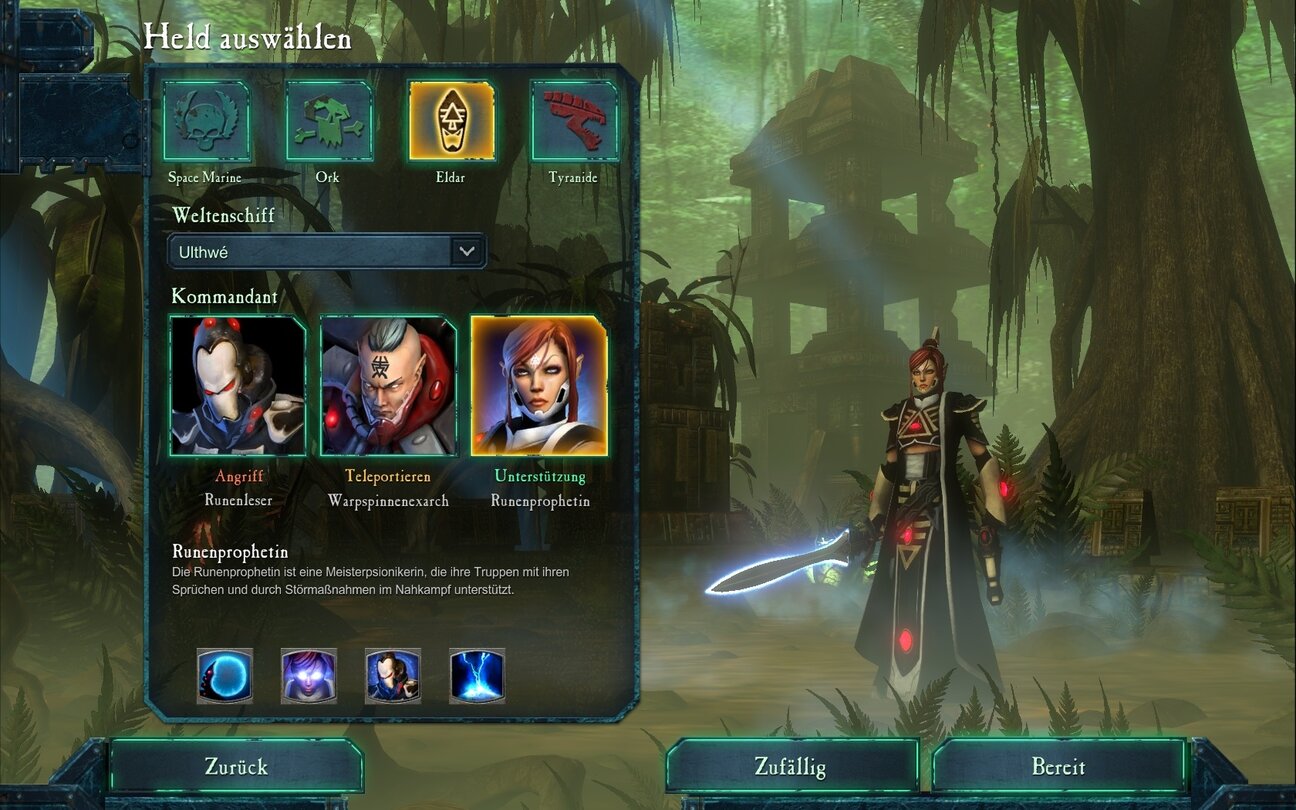Image resolution: width=1296 pixels, height=810 pixels.
Task: Click the blue lightning ability icon
Action: (x=477, y=676)
